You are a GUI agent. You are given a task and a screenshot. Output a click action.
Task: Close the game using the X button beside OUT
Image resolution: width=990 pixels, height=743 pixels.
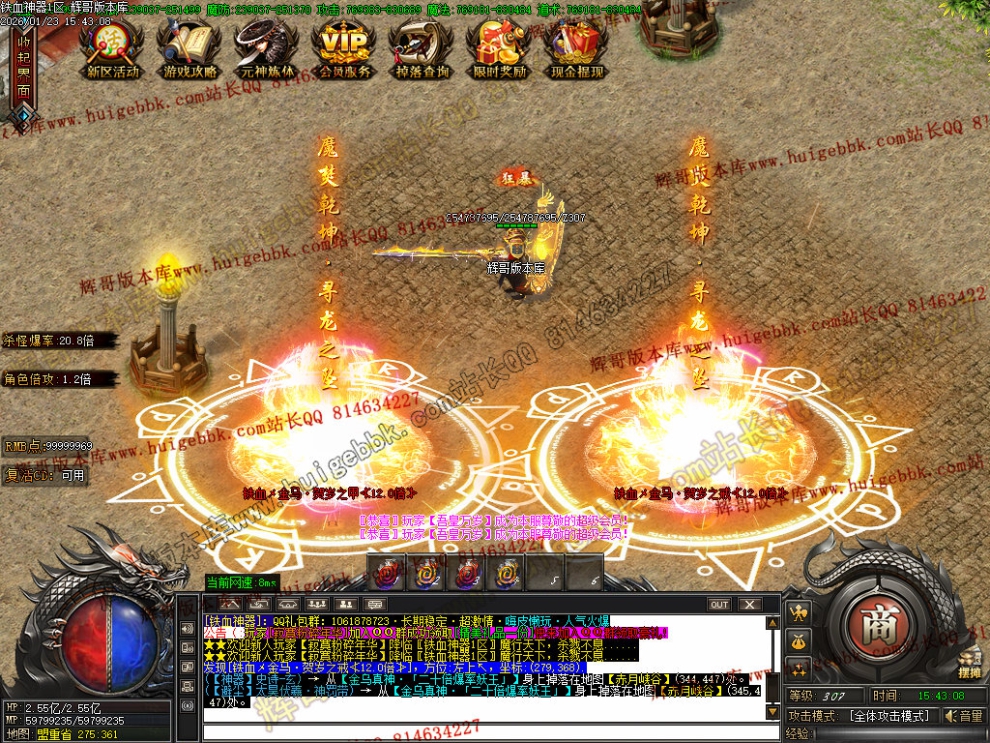click(749, 604)
